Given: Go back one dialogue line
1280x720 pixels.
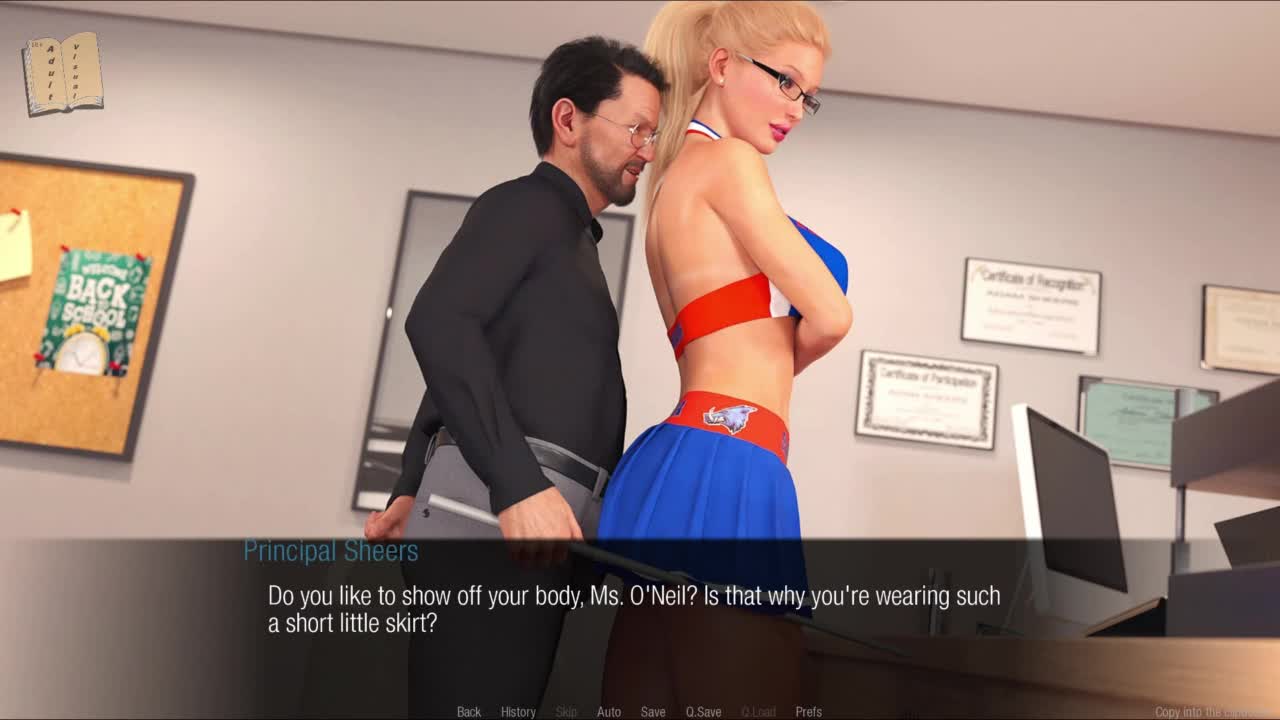Looking at the screenshot, I should (x=468, y=712).
